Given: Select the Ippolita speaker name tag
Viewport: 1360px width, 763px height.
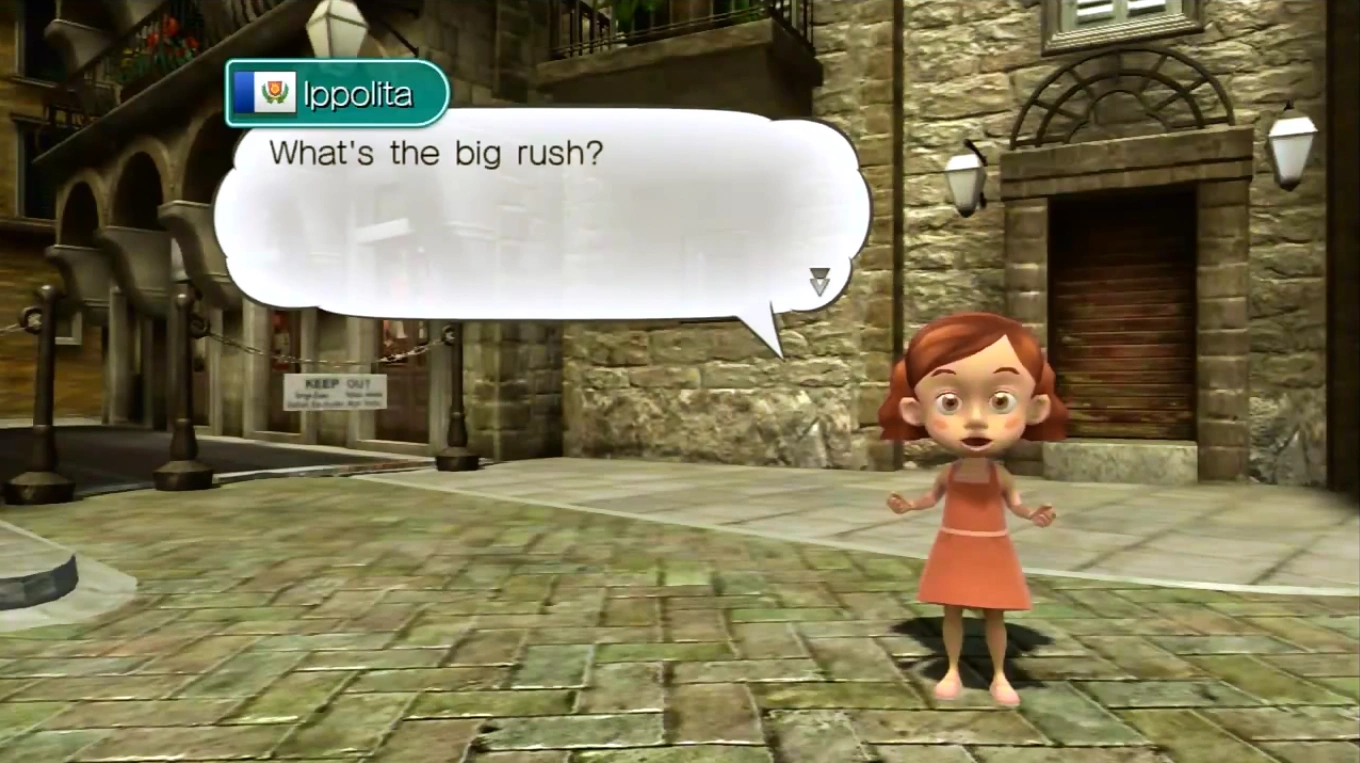Looking at the screenshot, I should (x=336, y=93).
